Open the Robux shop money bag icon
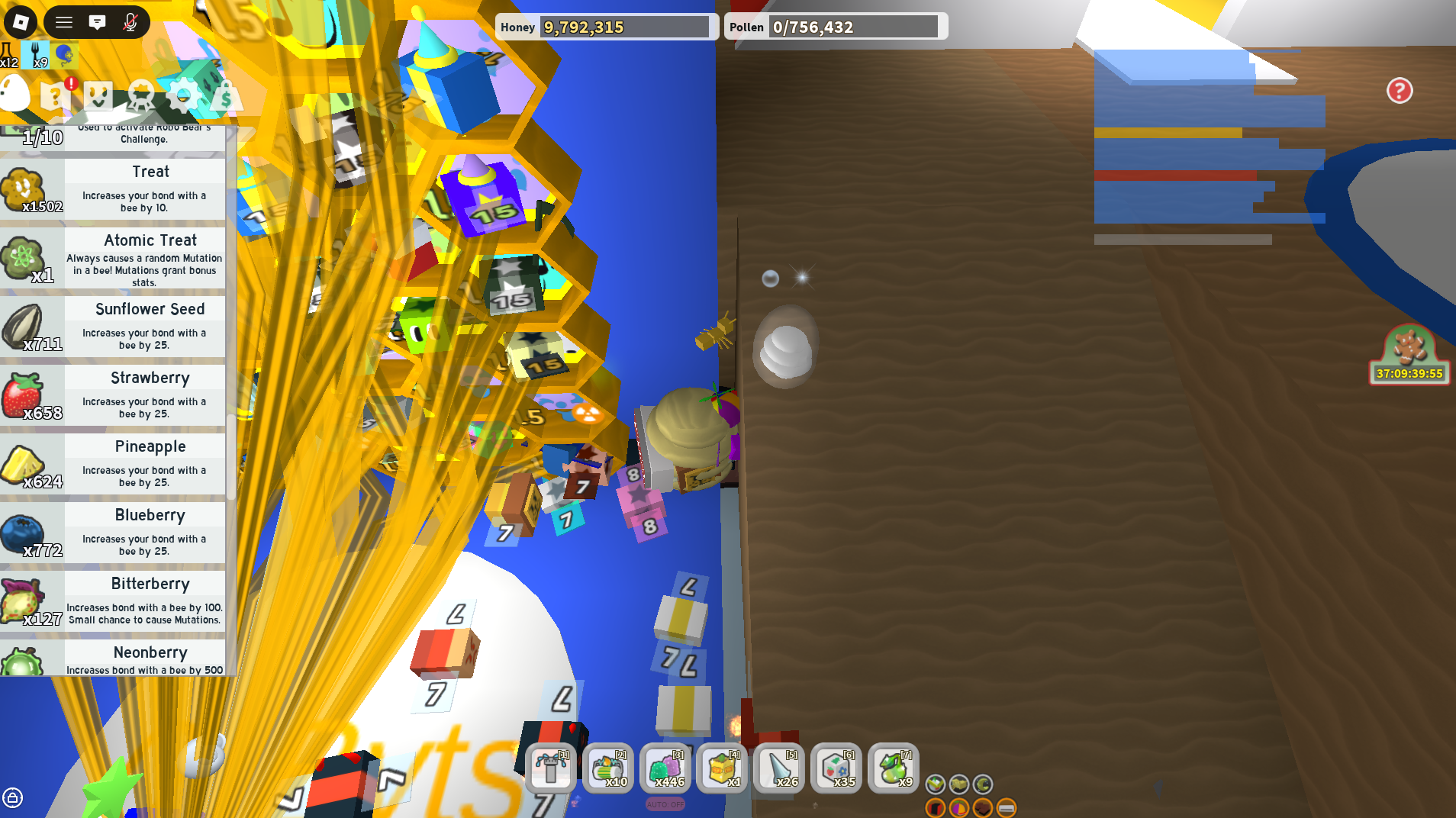 (225, 96)
